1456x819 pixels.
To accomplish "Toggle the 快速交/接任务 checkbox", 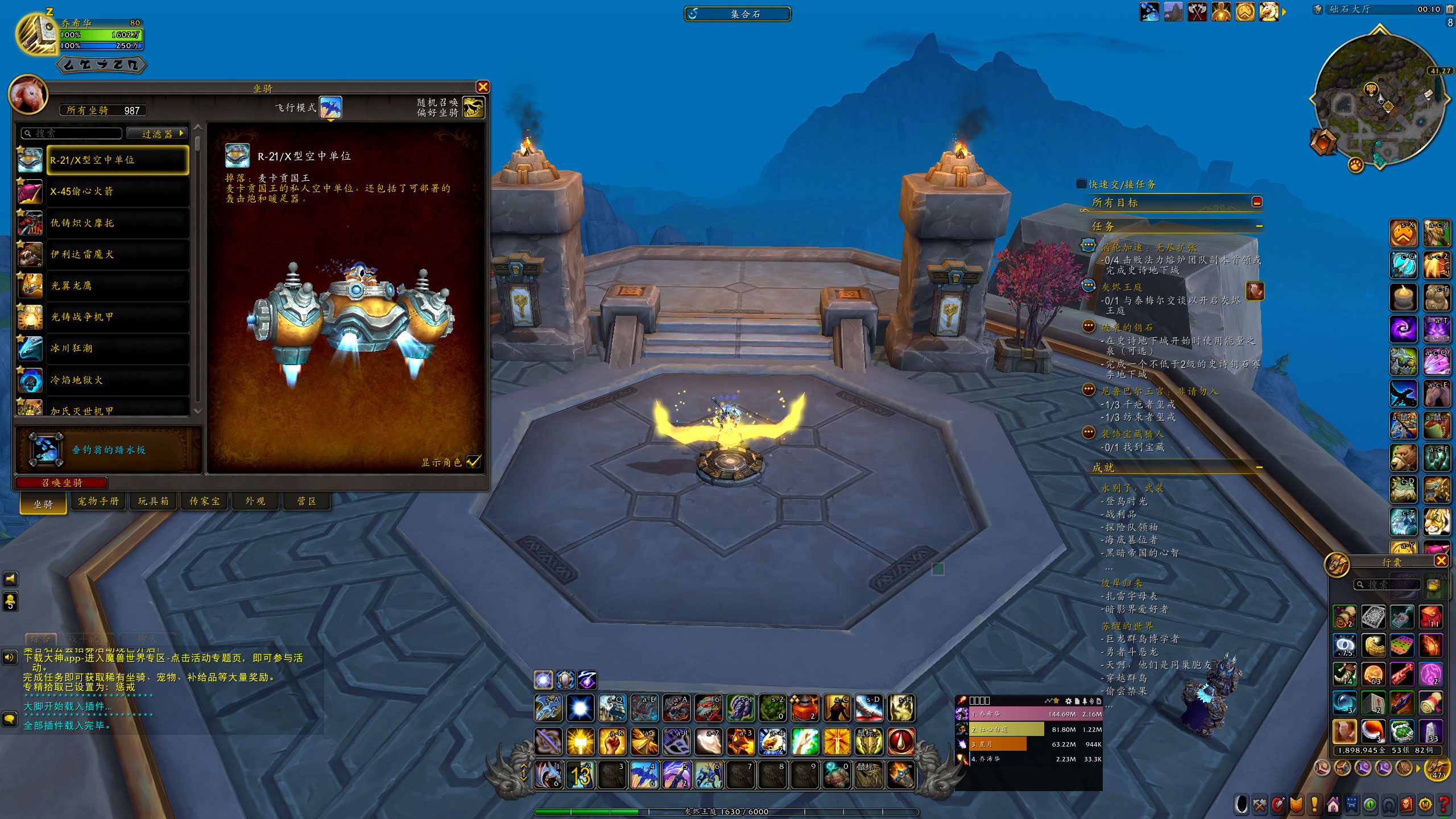I will [1081, 184].
